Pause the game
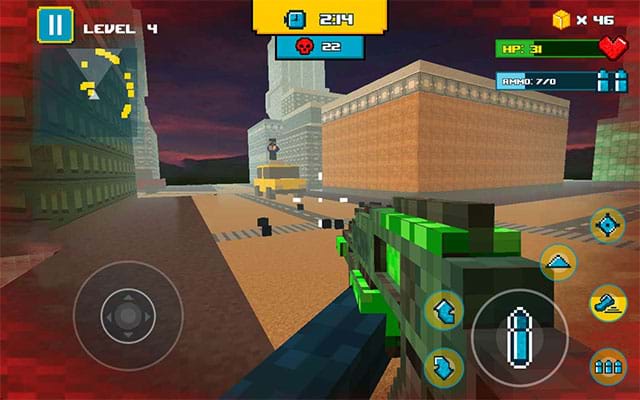 (53, 26)
